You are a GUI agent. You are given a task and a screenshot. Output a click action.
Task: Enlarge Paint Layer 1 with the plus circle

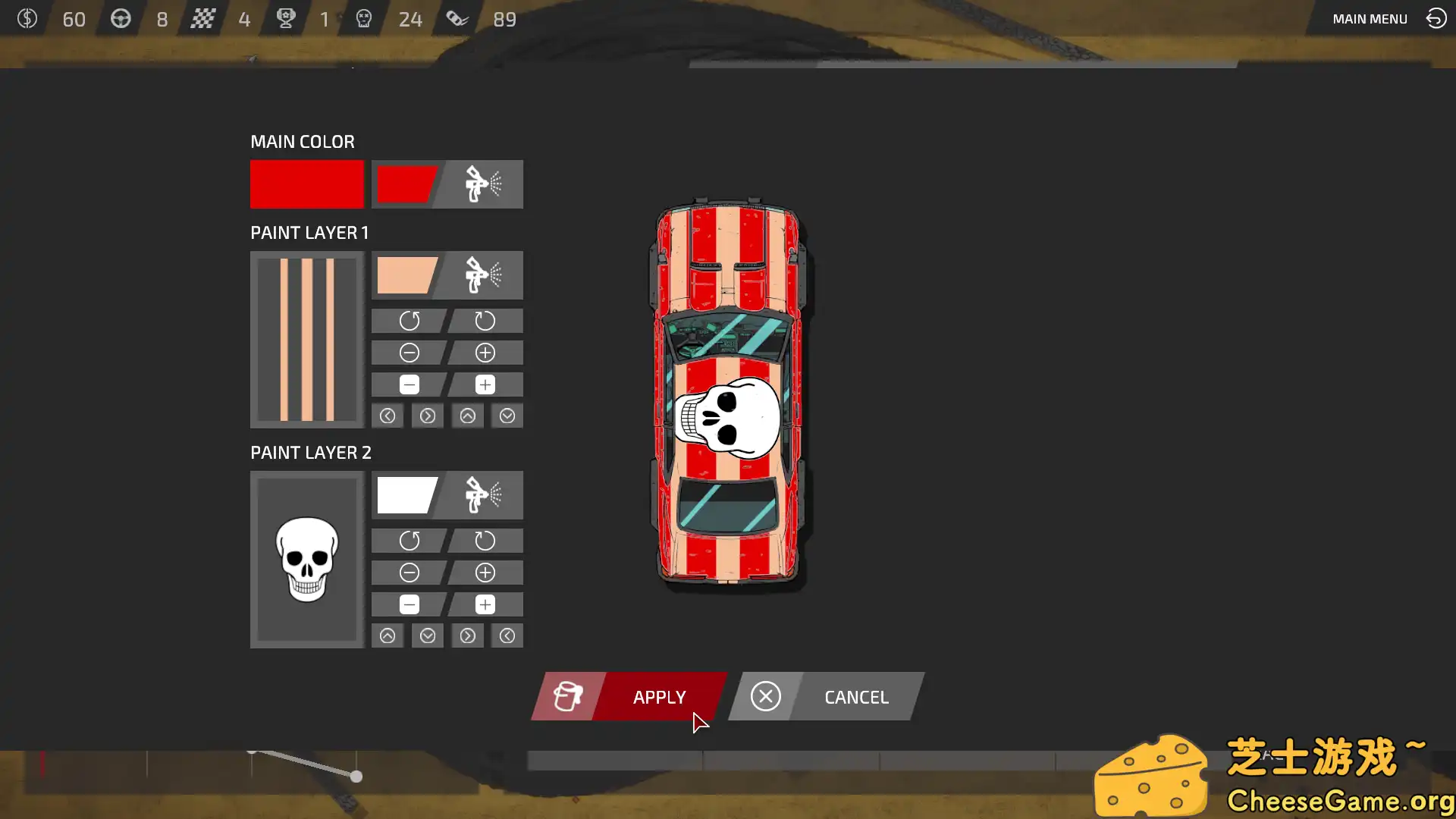pyautogui.click(x=485, y=352)
